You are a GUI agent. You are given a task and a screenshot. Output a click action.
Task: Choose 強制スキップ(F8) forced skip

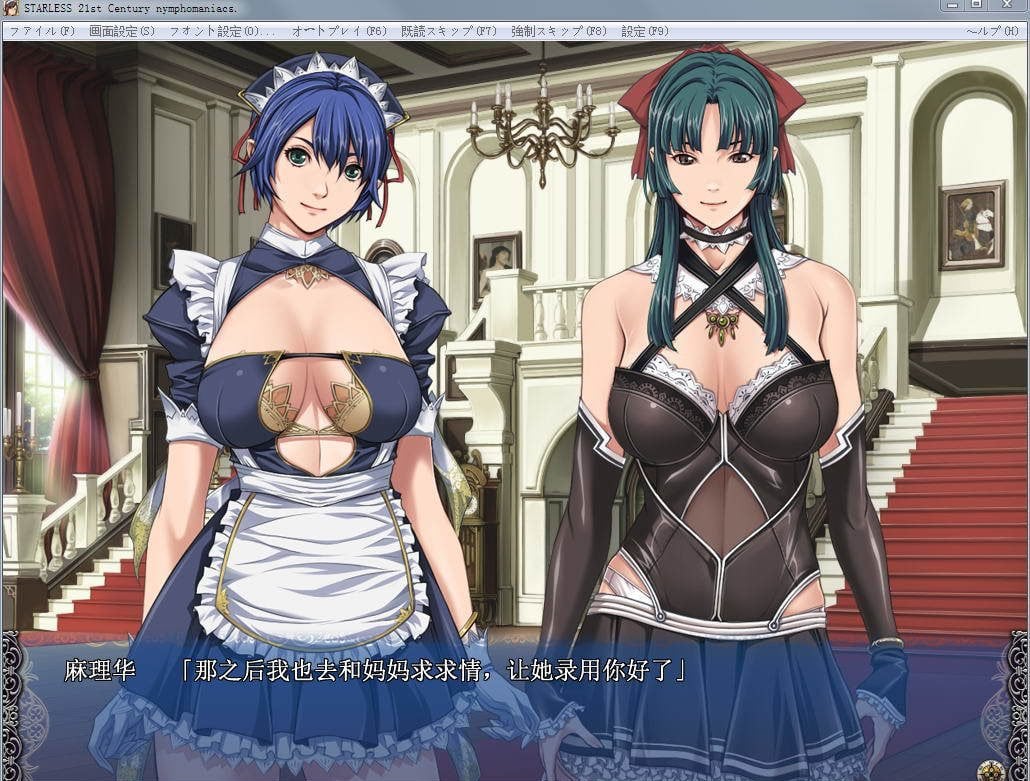tap(559, 31)
